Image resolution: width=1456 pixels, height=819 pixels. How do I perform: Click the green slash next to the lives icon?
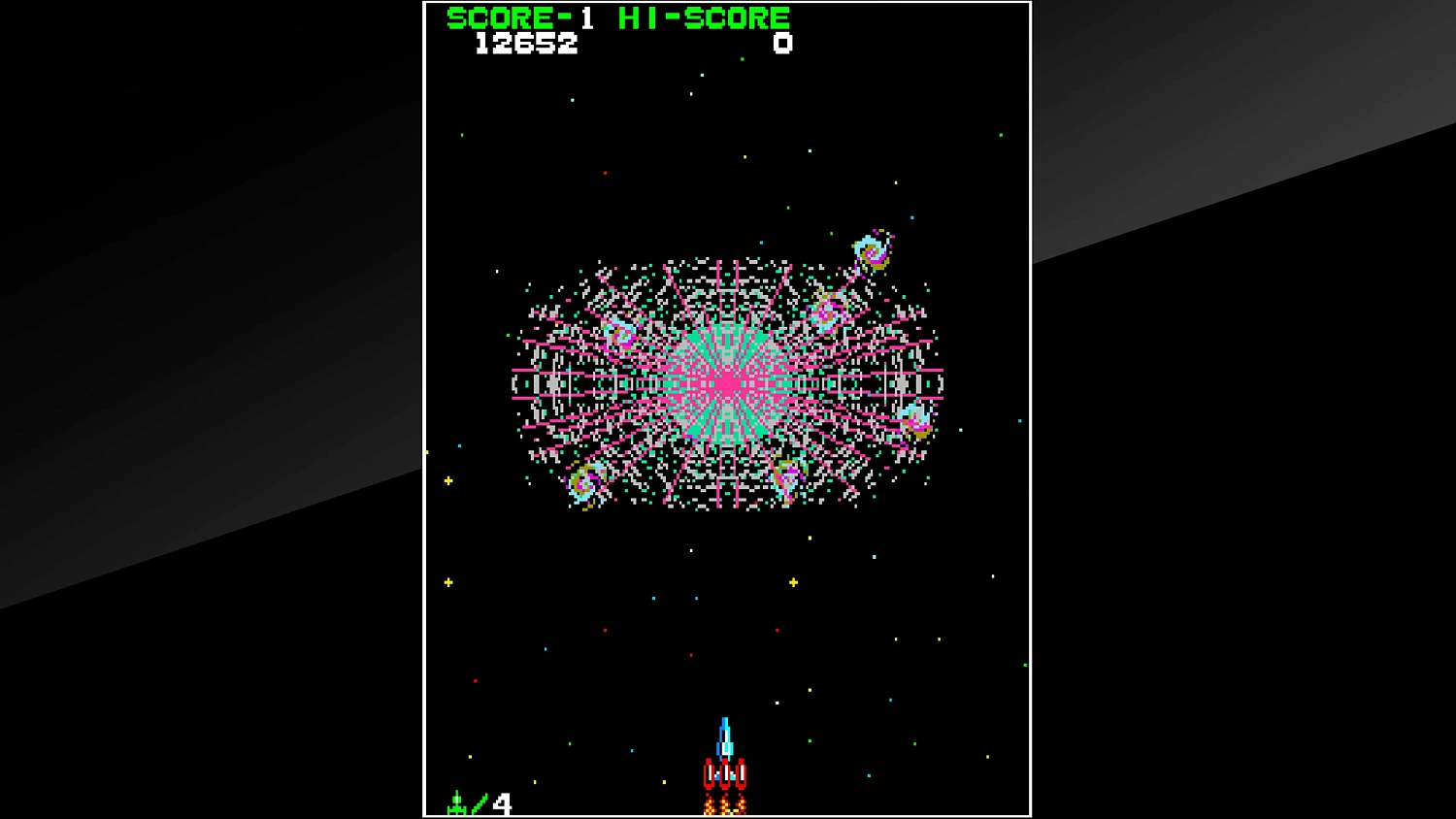coord(478,802)
